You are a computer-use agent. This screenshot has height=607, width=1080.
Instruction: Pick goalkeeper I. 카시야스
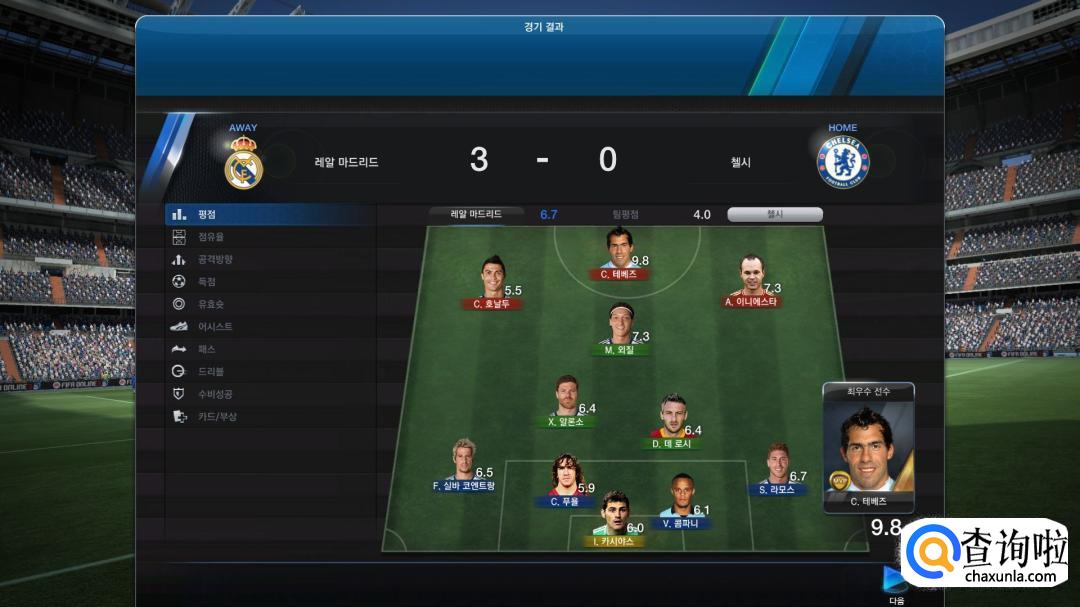[614, 515]
